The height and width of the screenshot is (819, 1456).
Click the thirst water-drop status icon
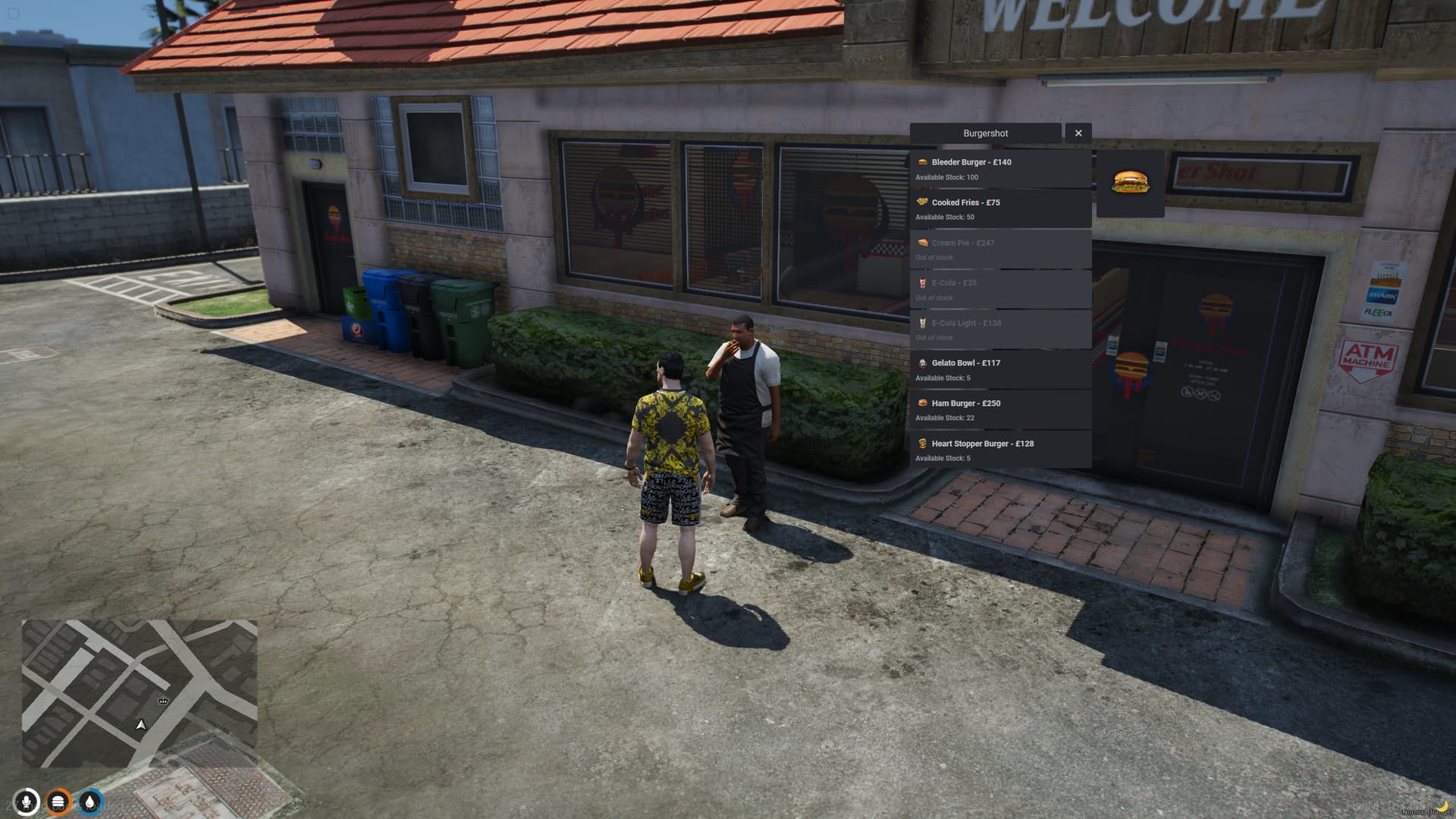point(89,802)
